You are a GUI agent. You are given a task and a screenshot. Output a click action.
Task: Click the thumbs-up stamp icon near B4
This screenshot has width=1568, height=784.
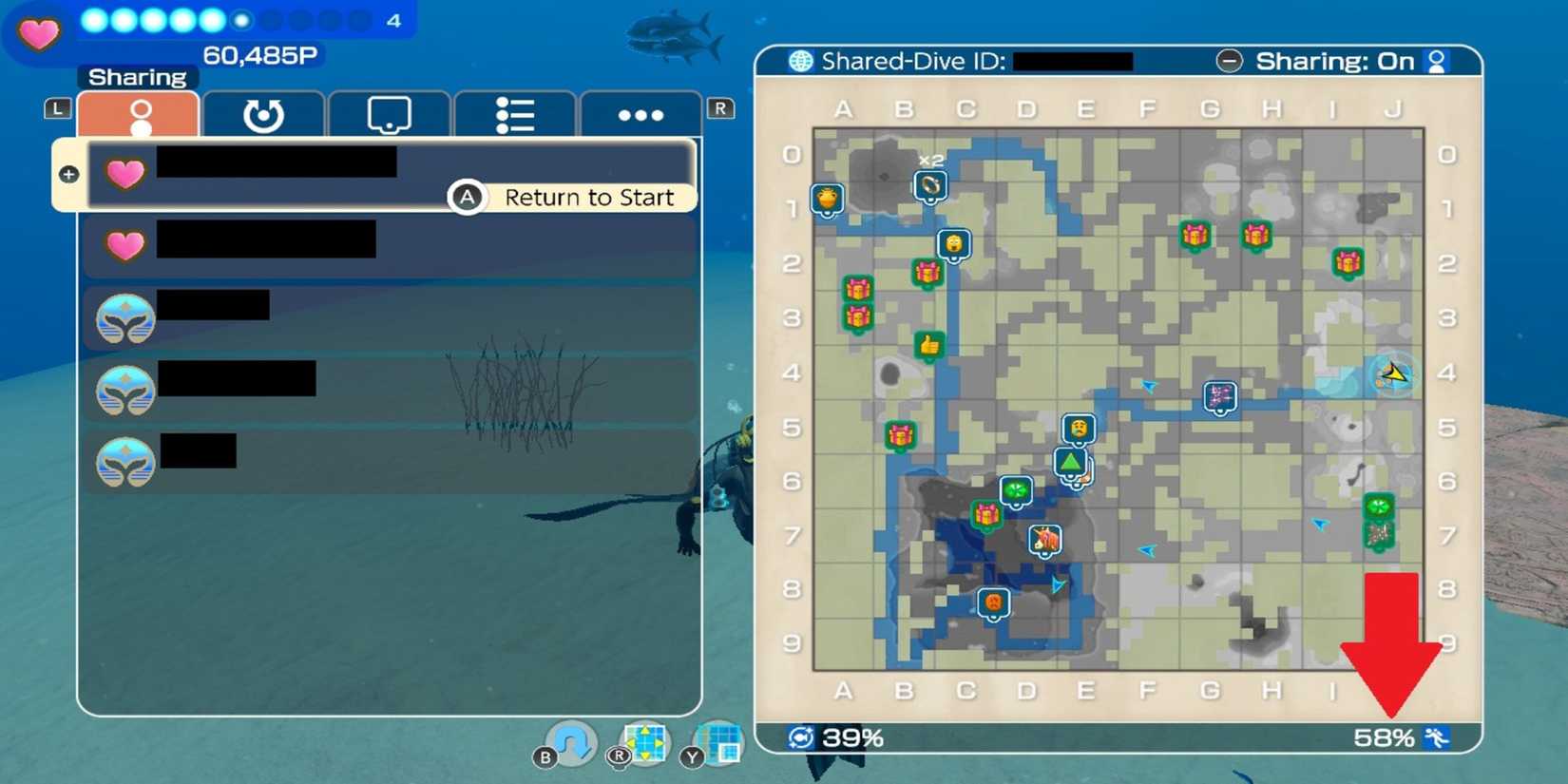tap(928, 345)
